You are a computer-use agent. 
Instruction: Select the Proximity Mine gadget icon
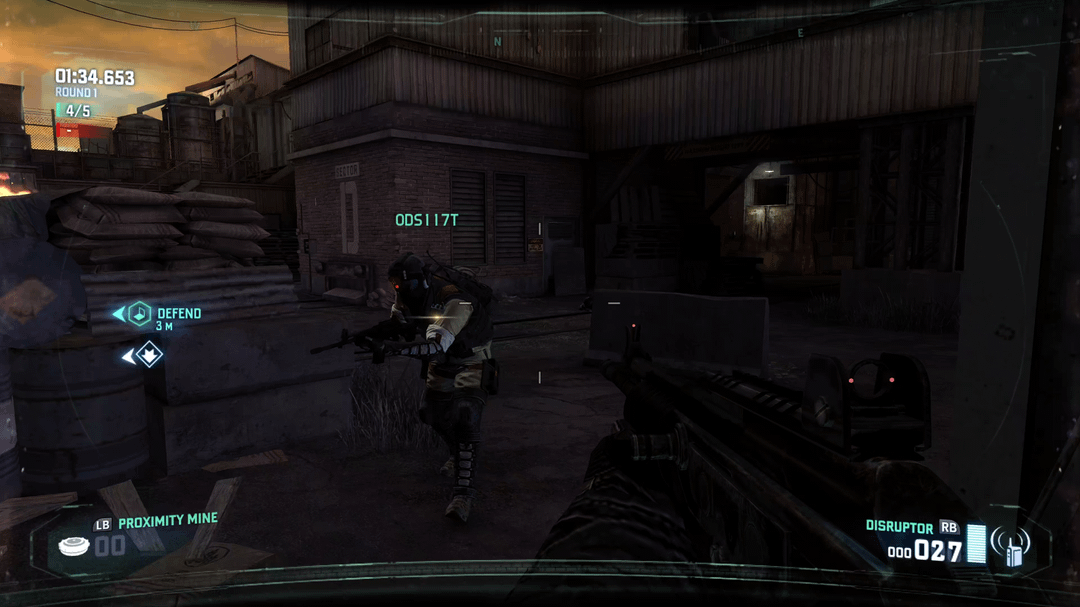tap(72, 545)
